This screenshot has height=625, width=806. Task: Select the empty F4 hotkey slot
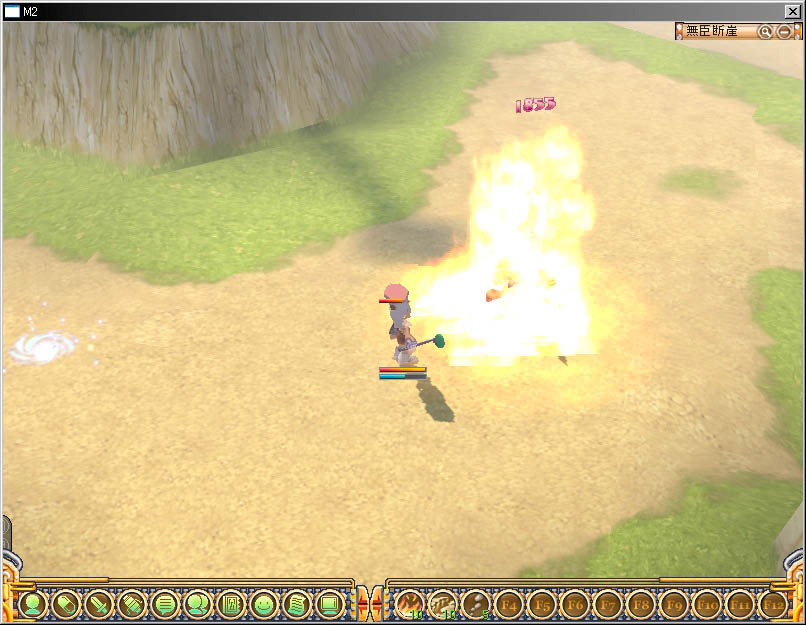[x=508, y=604]
